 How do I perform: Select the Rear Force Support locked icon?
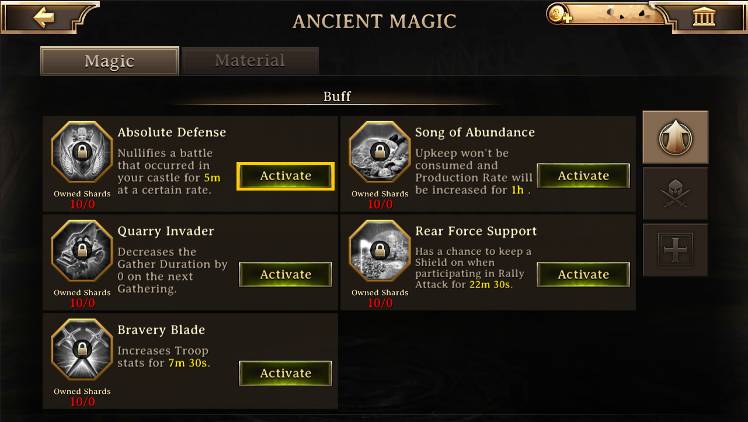[x=379, y=251]
